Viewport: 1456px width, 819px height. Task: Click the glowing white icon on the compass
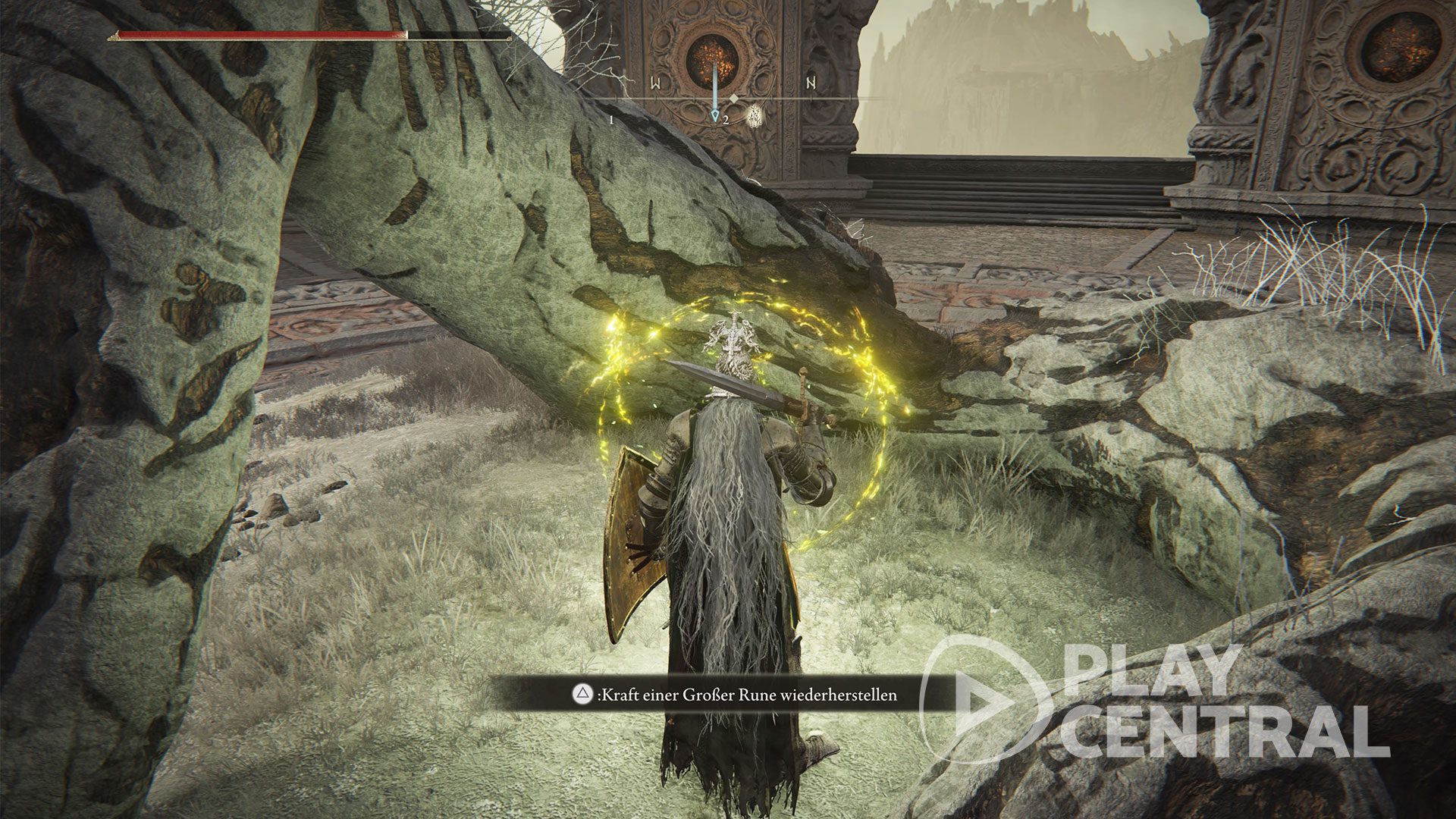pyautogui.click(x=755, y=116)
